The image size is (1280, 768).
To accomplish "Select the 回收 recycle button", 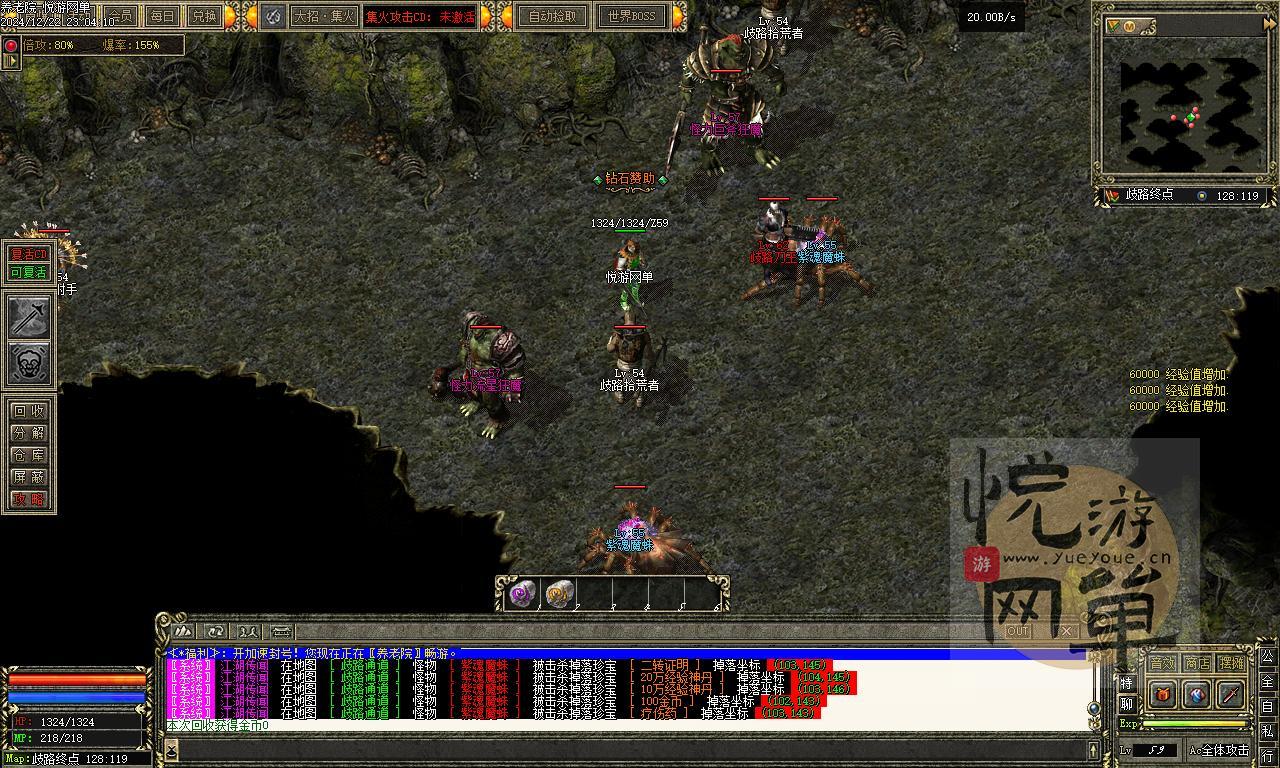I will [x=28, y=411].
